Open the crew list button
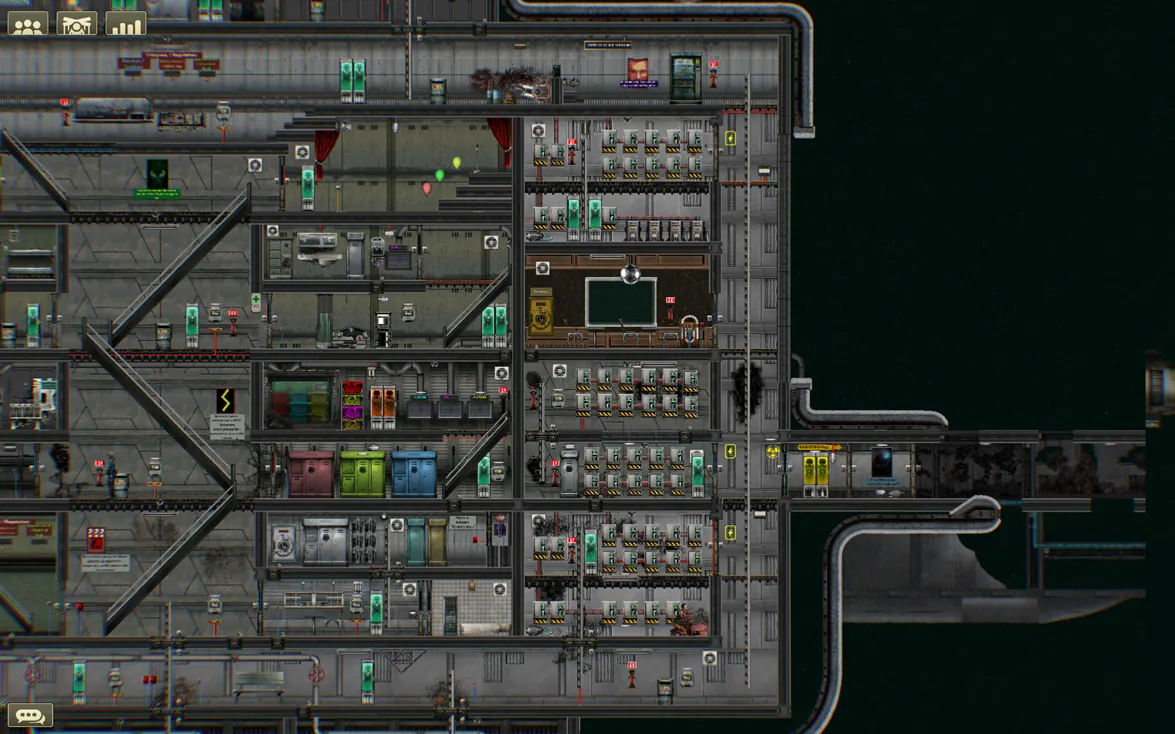Screen dimensions: 1175x734 click(28, 24)
